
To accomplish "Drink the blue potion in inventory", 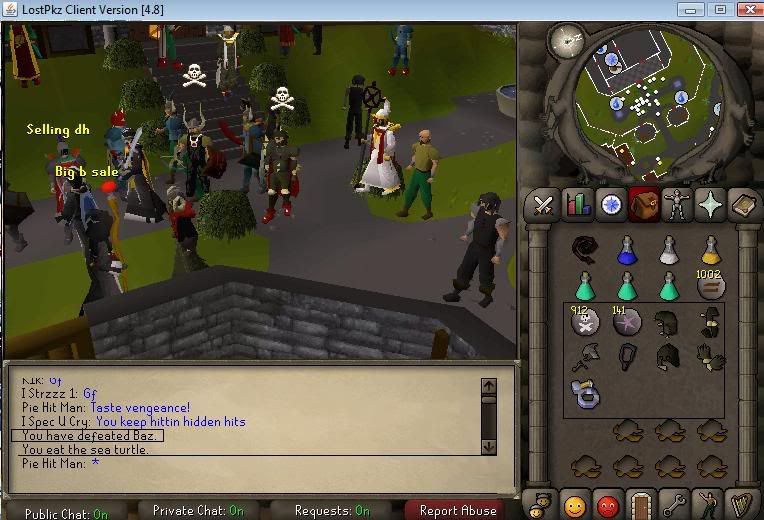I will pyautogui.click(x=627, y=249).
